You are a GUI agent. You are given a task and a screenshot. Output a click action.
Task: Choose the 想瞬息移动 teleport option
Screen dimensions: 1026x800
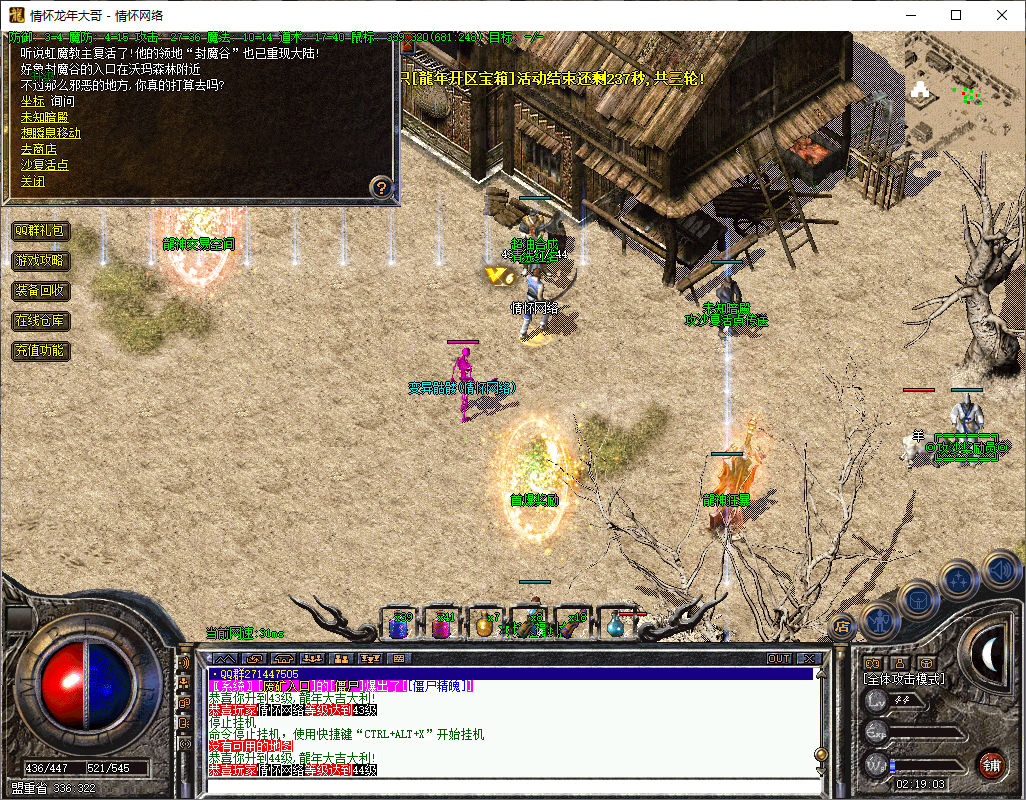51,133
